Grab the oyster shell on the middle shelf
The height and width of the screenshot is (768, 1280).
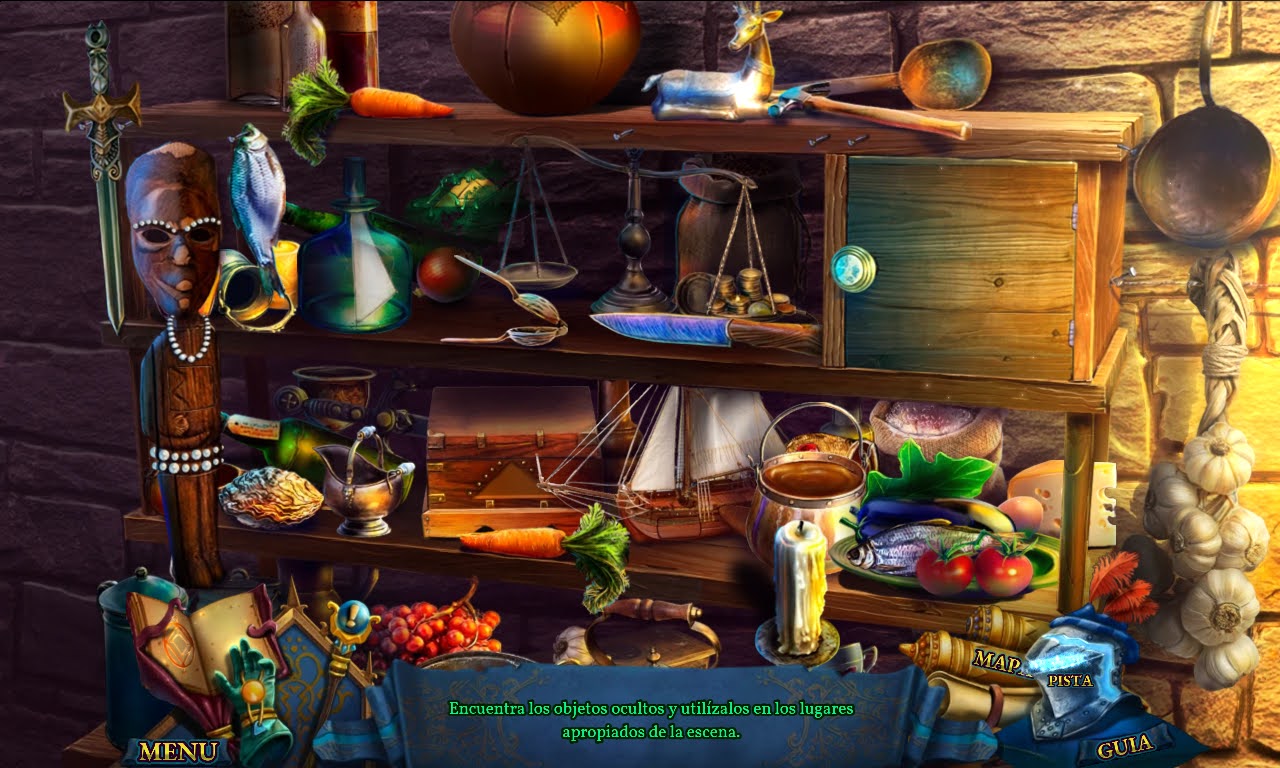270,495
